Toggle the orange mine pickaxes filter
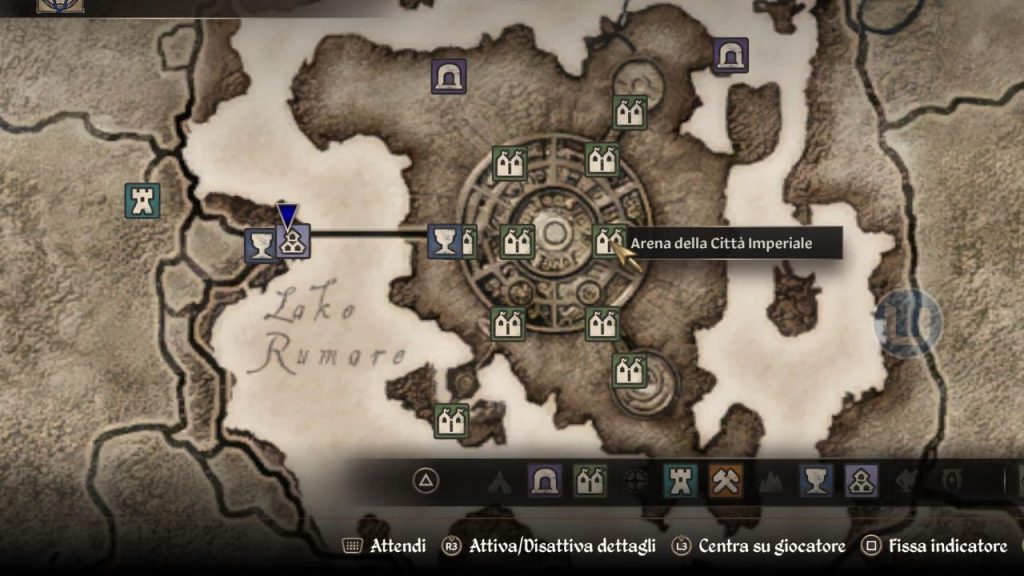Viewport: 1024px width, 576px height. [x=725, y=481]
